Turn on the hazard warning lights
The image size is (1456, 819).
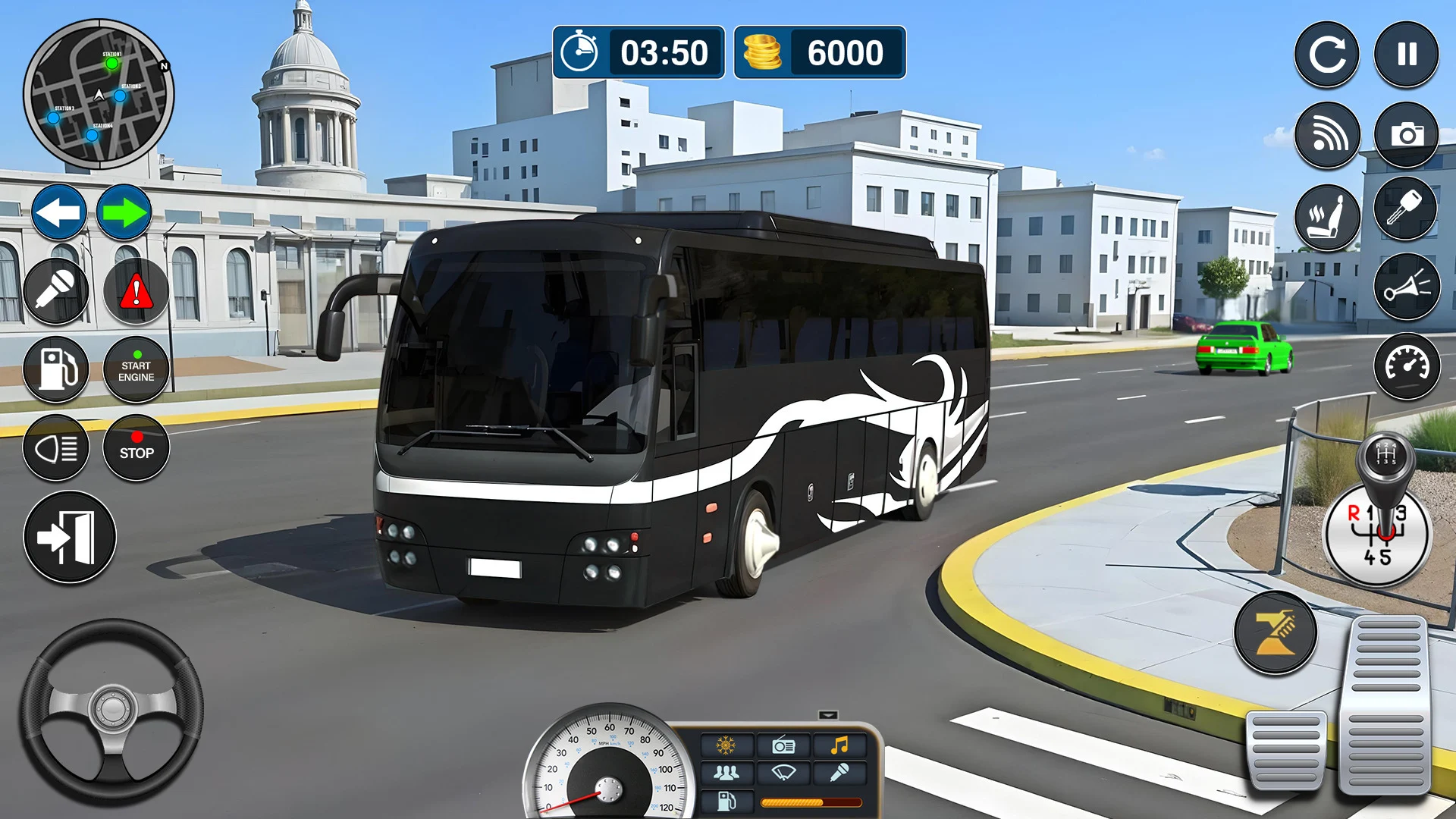point(136,291)
